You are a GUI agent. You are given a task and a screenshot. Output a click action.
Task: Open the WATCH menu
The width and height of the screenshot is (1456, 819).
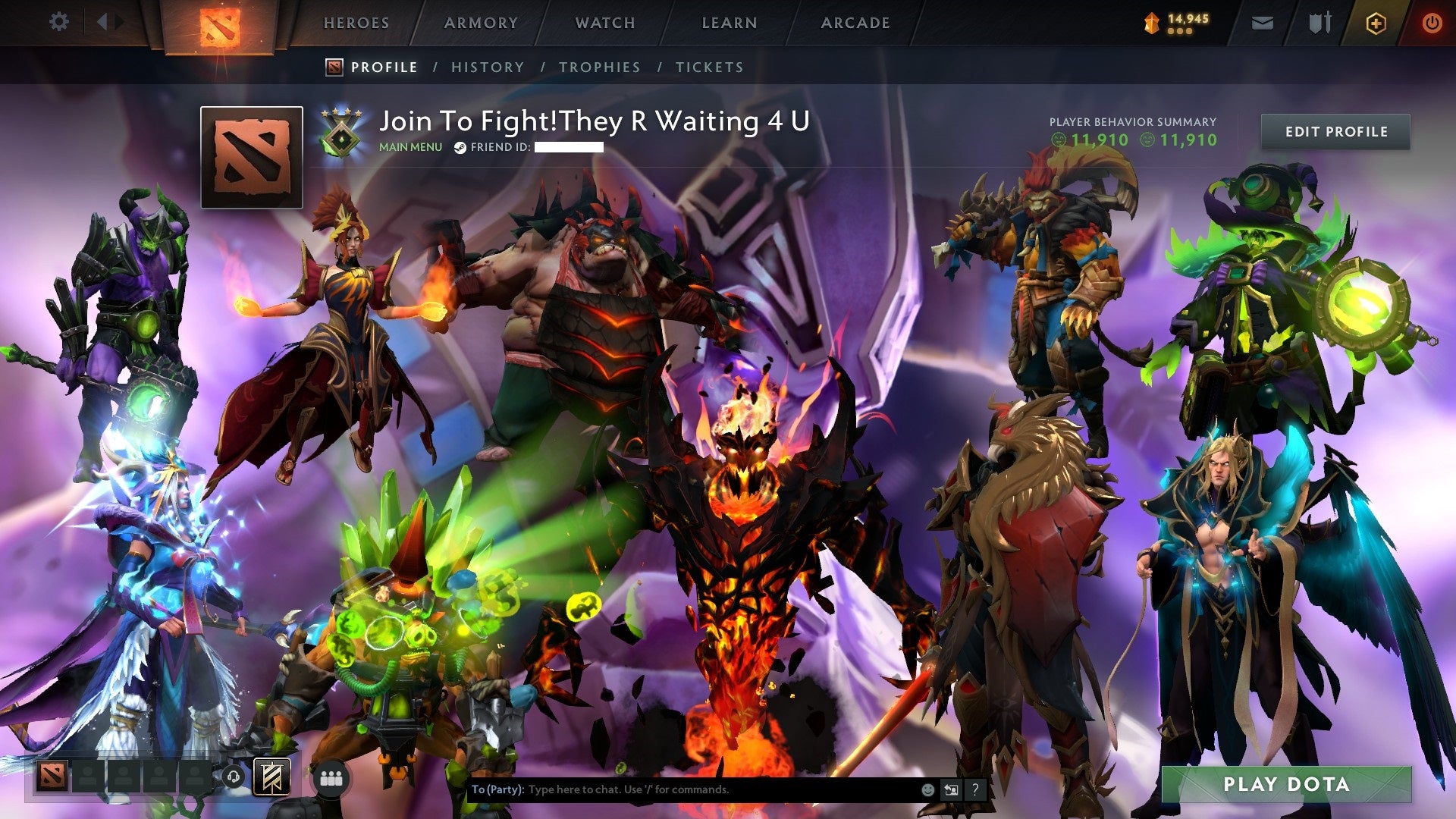606,23
